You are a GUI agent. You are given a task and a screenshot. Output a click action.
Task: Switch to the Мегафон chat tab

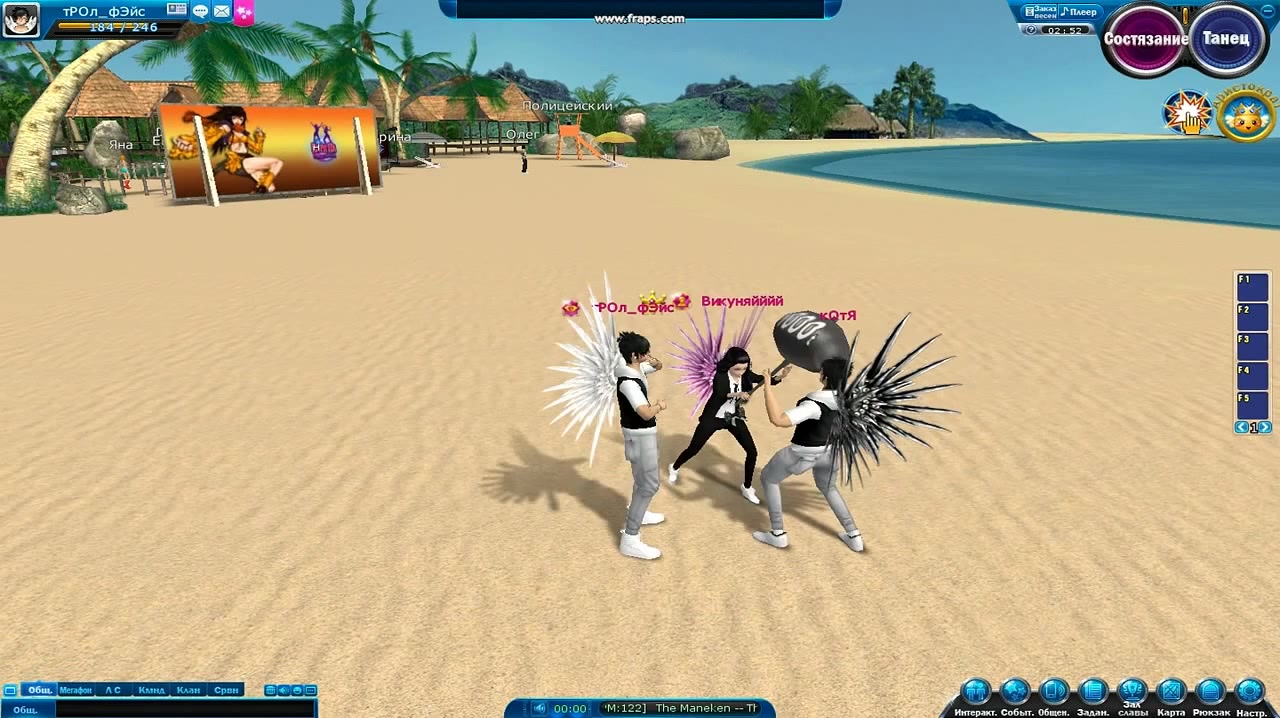click(x=76, y=690)
